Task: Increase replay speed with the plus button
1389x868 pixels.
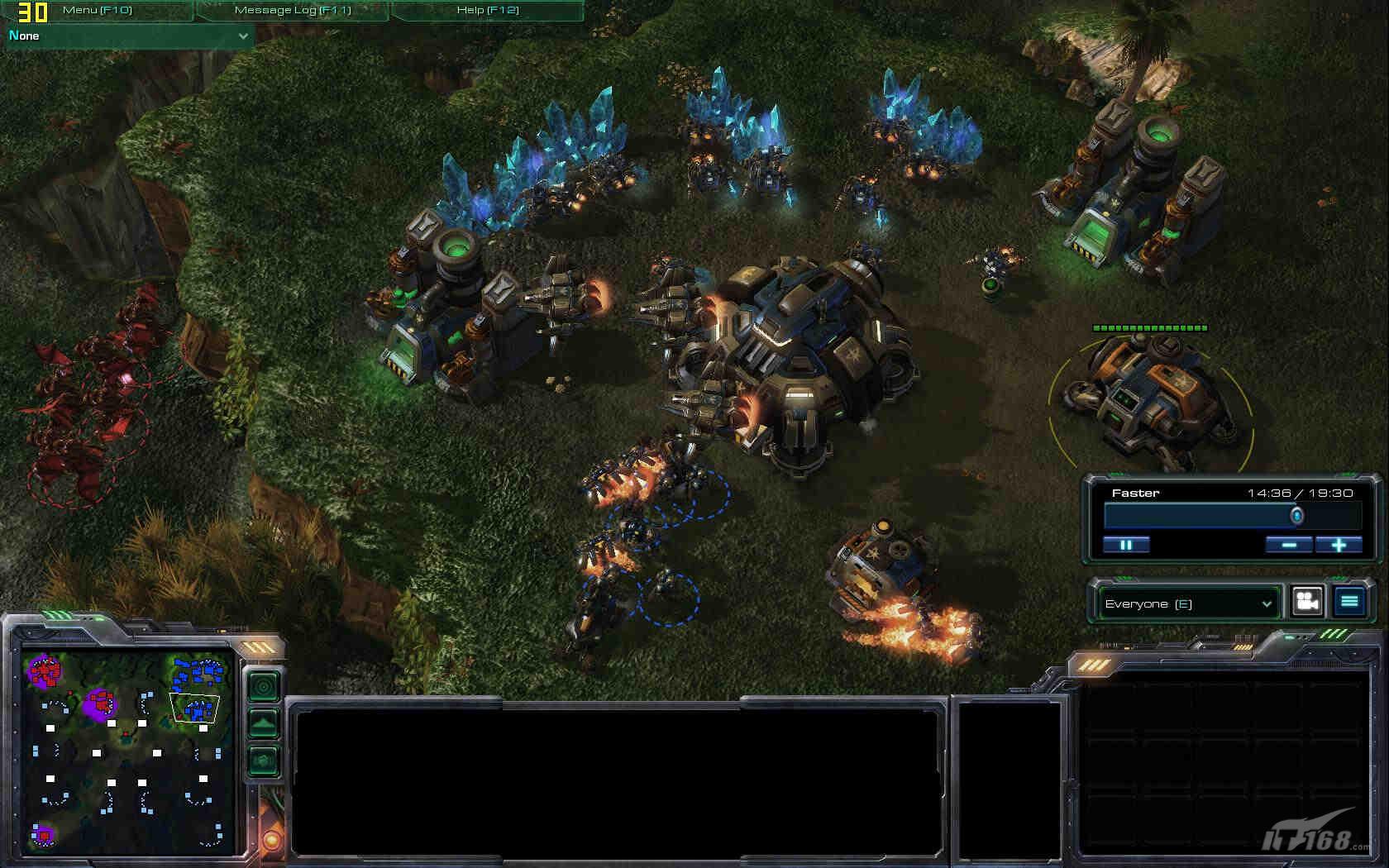Action: [1339, 545]
